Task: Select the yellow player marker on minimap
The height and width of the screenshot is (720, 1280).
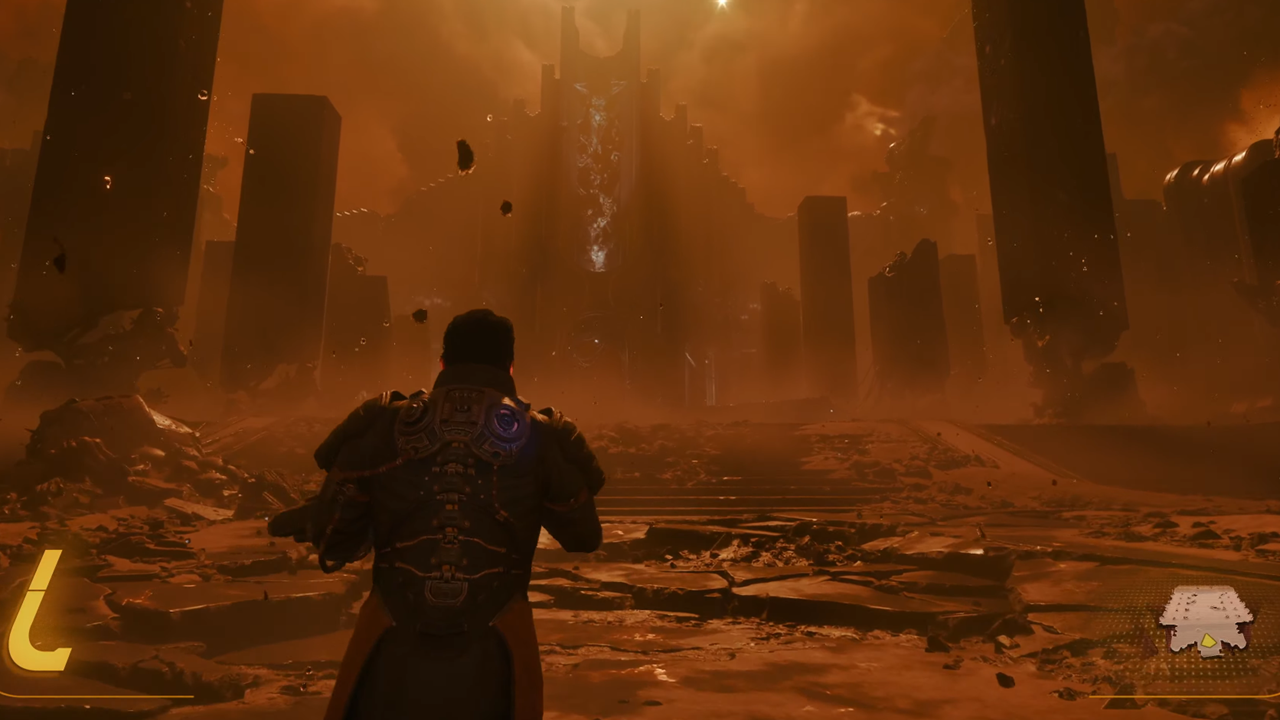Action: pos(1208,641)
